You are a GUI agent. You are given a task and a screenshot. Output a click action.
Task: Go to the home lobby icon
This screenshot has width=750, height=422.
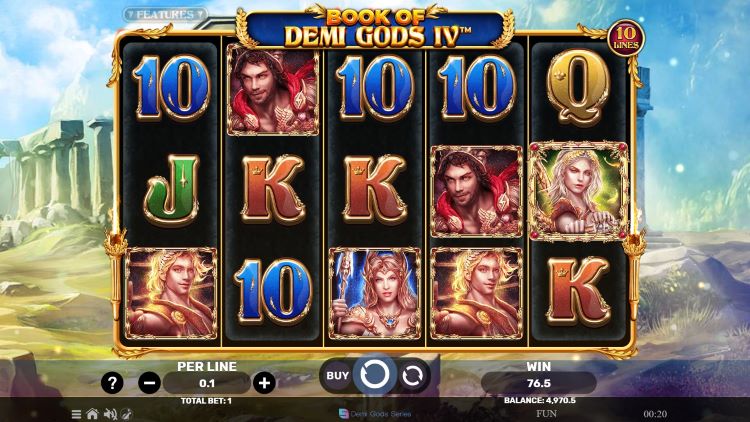92,413
